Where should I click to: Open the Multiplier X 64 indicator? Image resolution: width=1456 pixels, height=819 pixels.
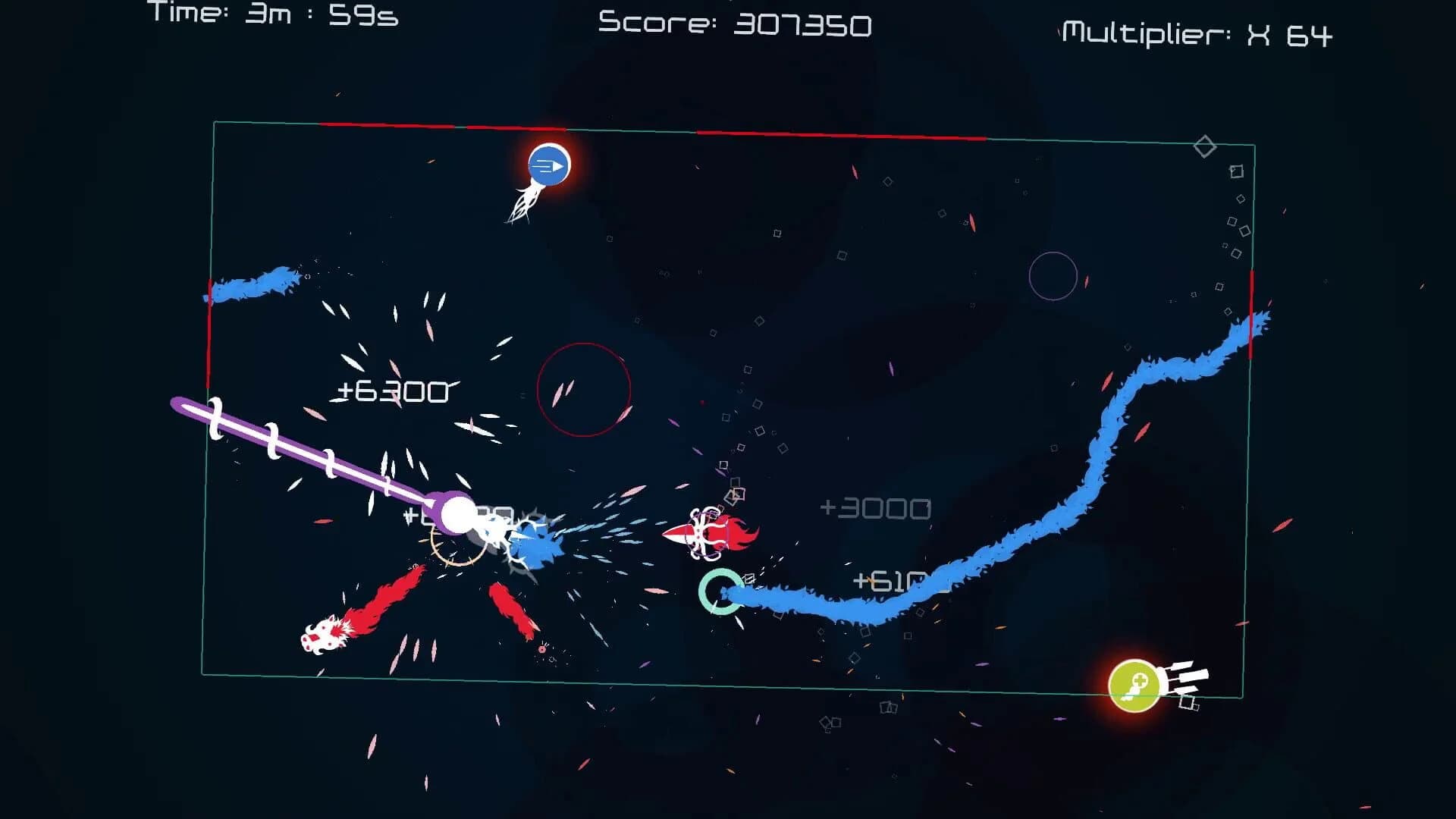(1202, 30)
